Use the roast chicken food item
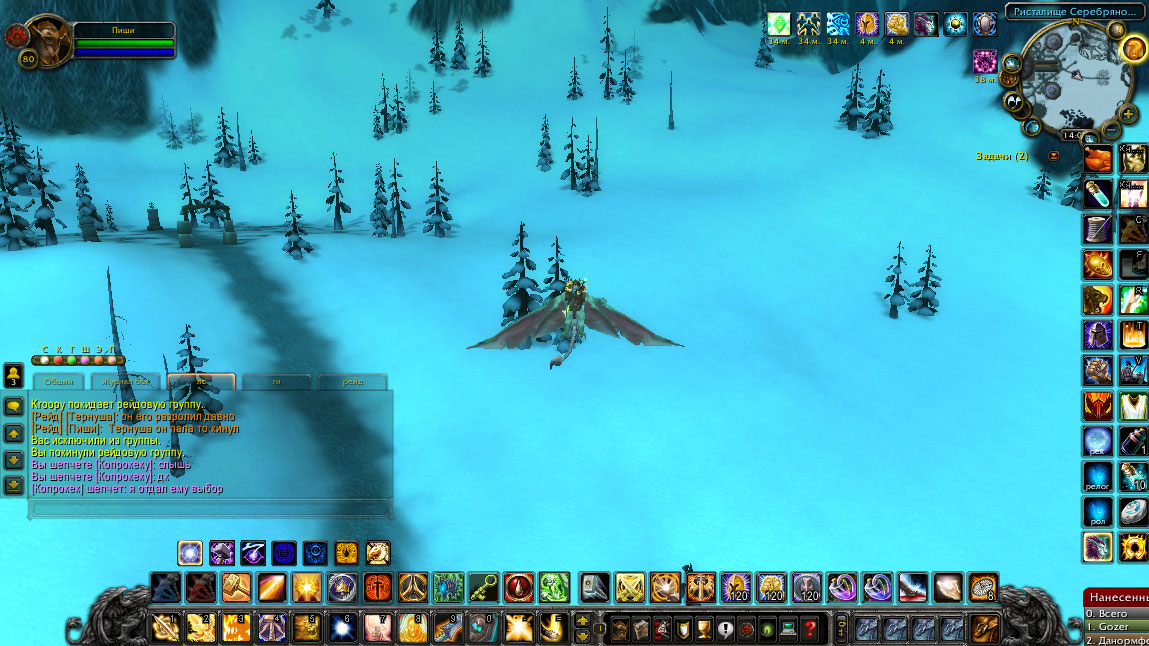Image resolution: width=1149 pixels, height=646 pixels. point(1098,158)
